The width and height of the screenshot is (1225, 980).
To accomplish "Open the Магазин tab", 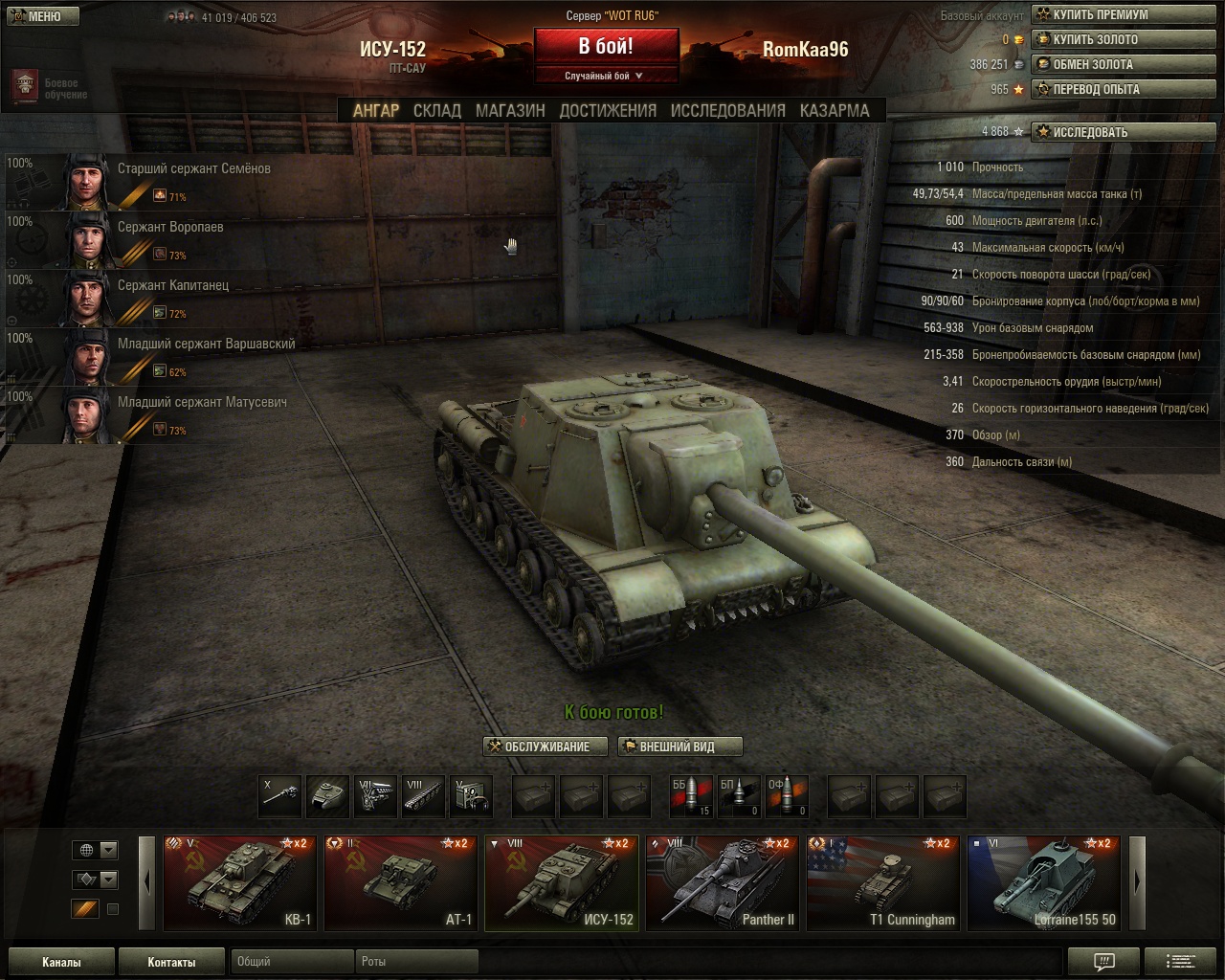I will pos(510,110).
